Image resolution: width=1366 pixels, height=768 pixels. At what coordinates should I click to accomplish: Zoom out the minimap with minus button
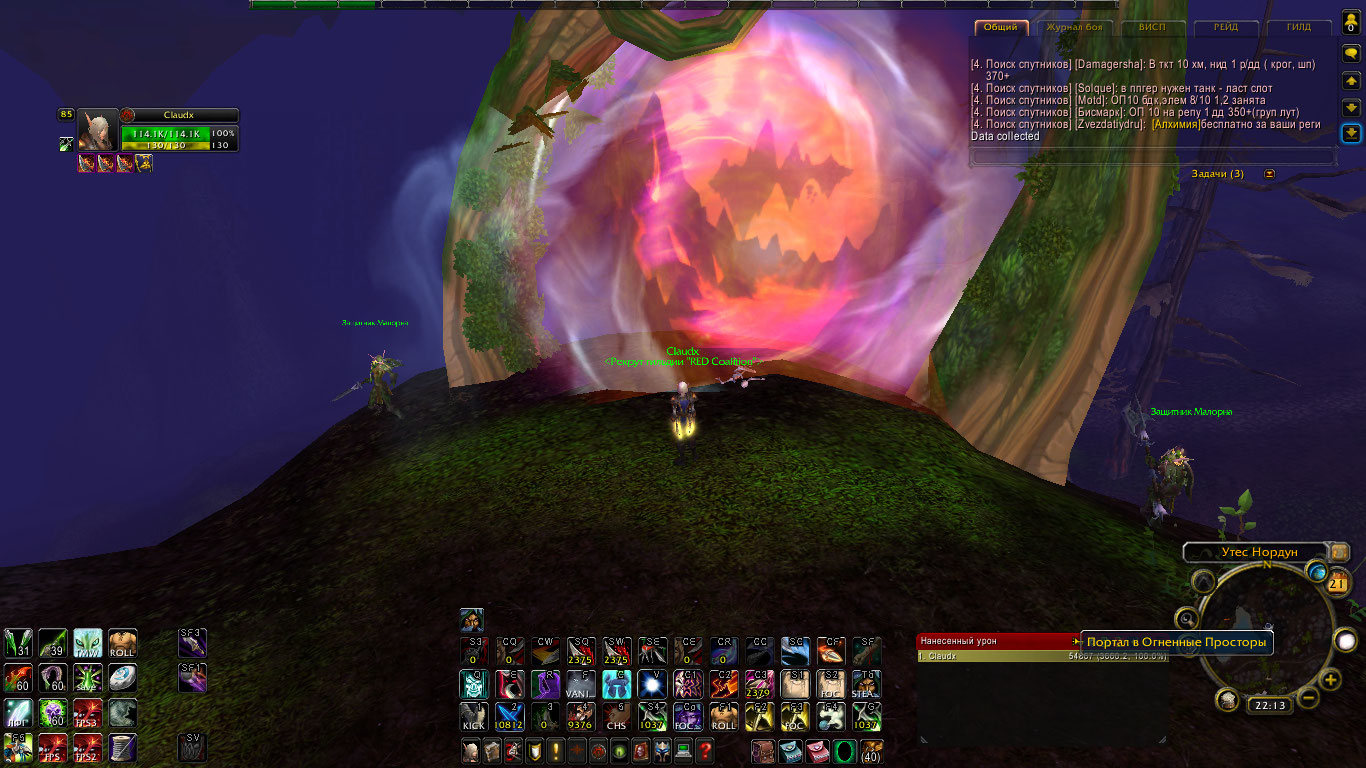coord(1308,698)
